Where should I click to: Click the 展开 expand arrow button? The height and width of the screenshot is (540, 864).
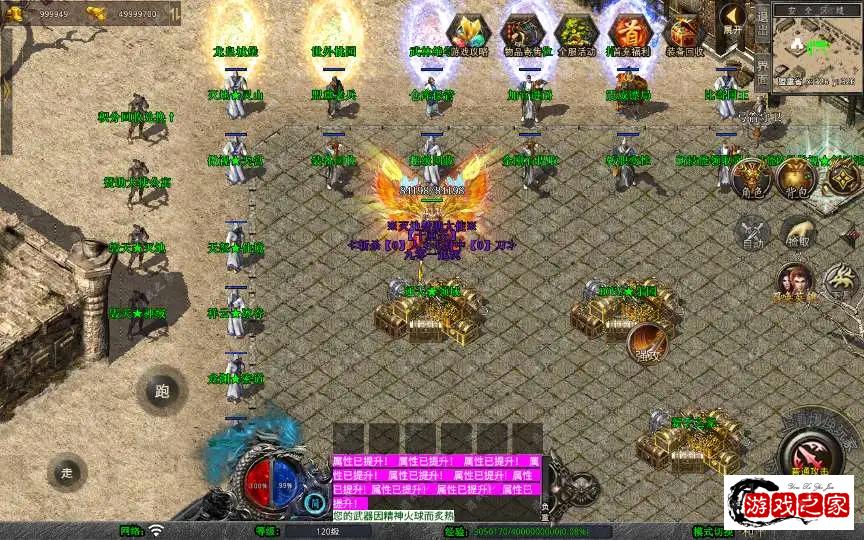(732, 20)
